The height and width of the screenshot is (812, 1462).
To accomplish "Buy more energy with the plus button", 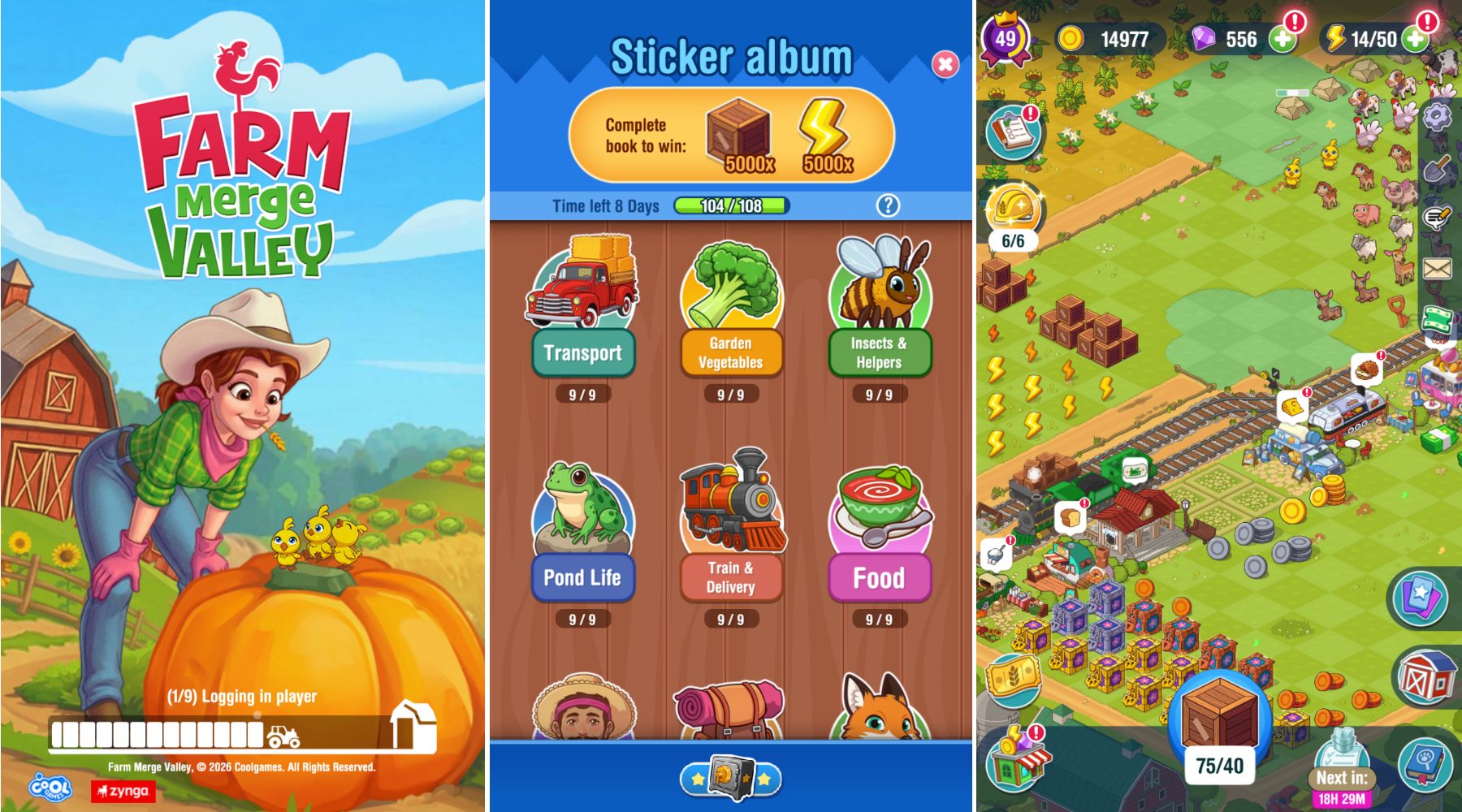I will (1415, 39).
